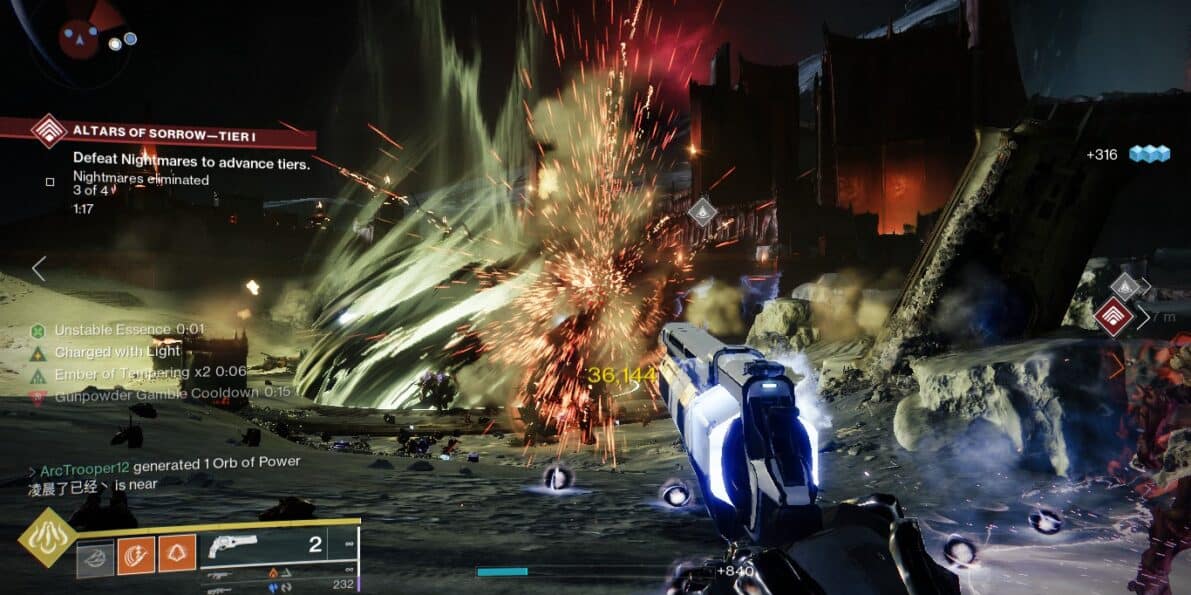Trigger the orange class ability icon
The height and width of the screenshot is (595, 1191).
[177, 553]
